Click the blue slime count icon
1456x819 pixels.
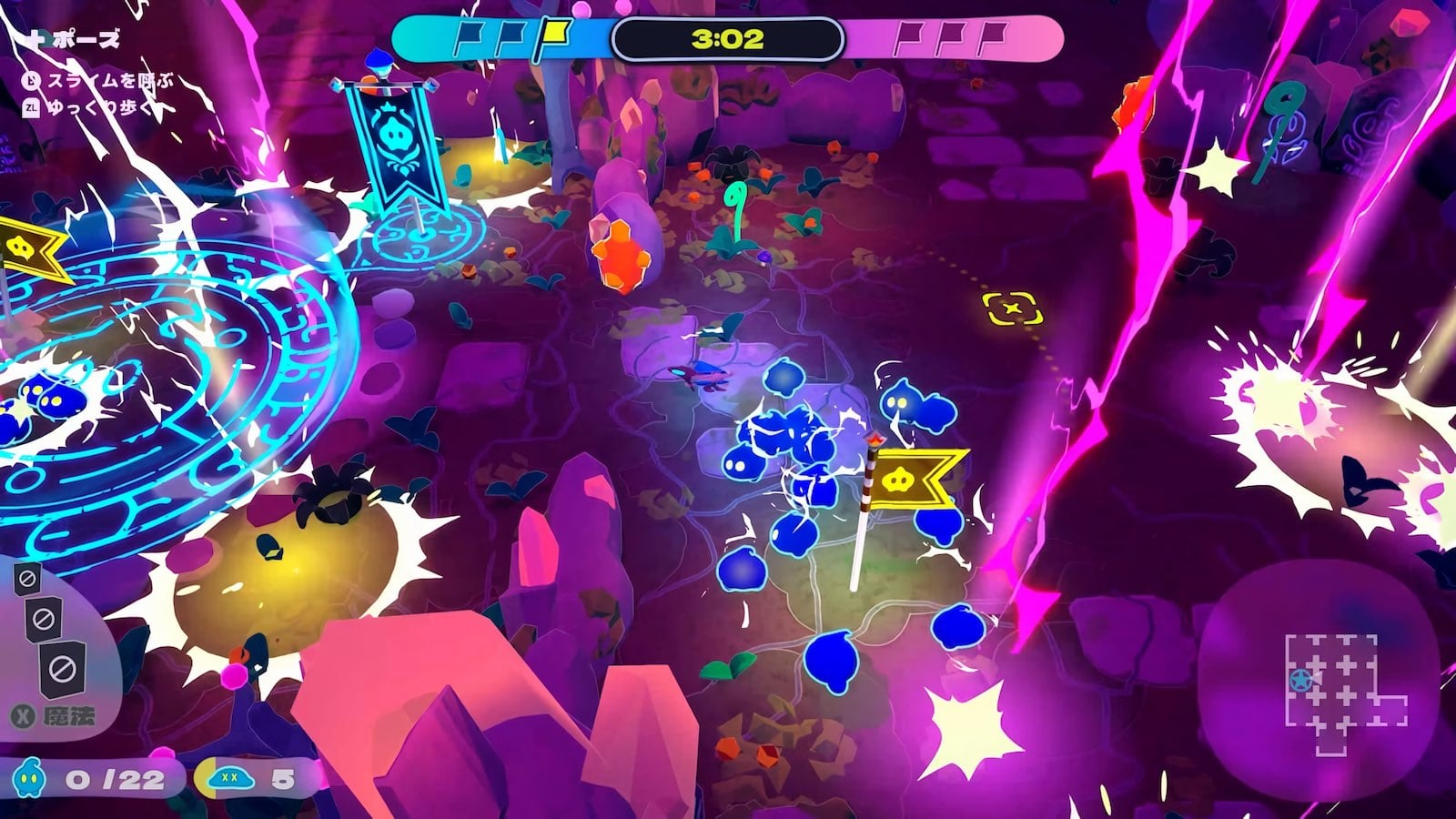click(31, 779)
